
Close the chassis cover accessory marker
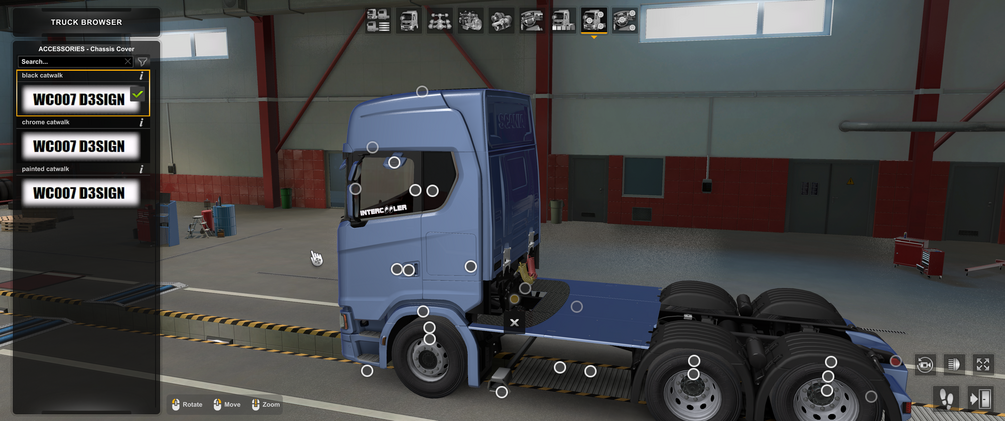coord(514,322)
